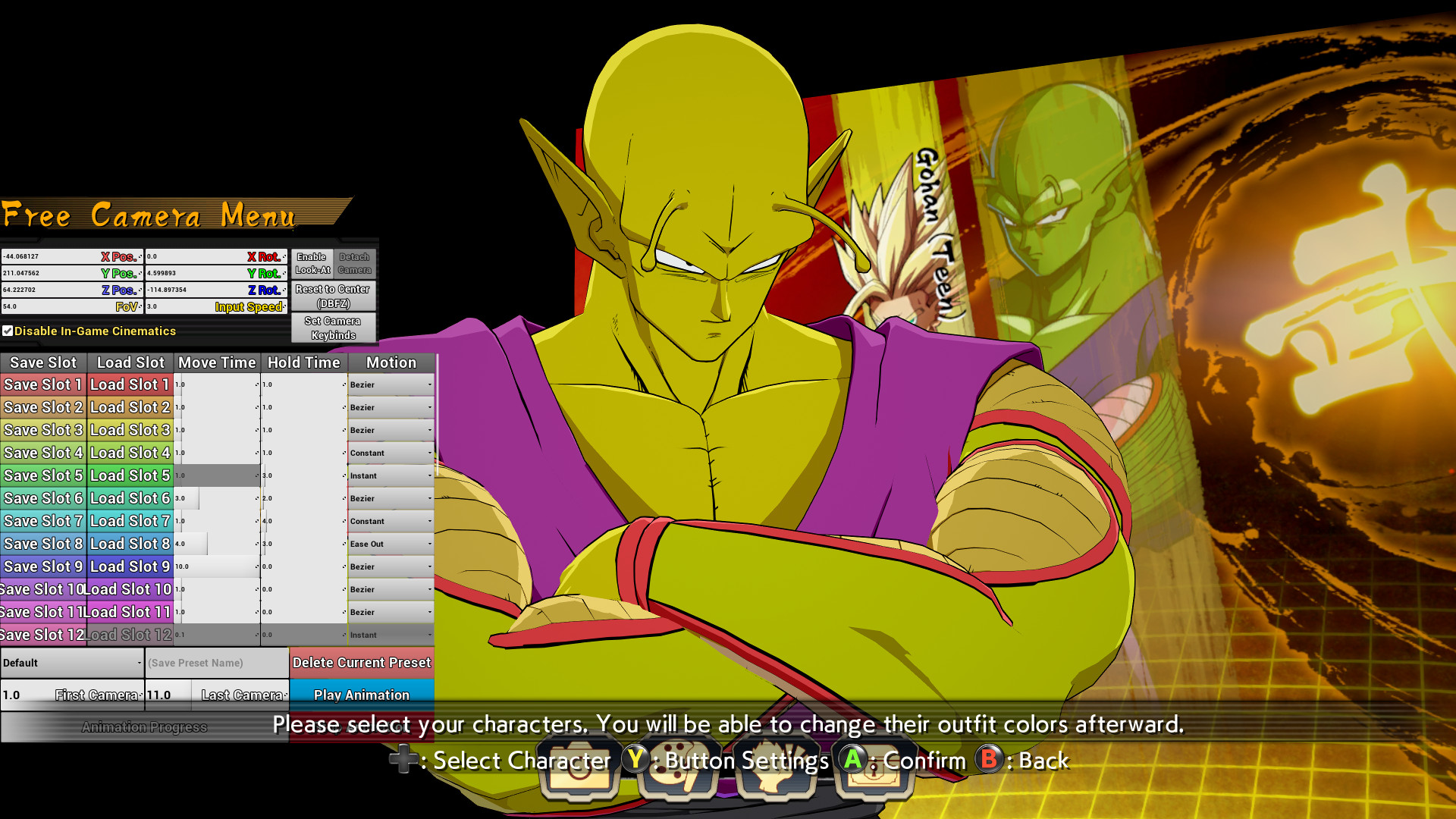Click Delete Current Preset
The width and height of the screenshot is (1456, 819).
coord(362,662)
